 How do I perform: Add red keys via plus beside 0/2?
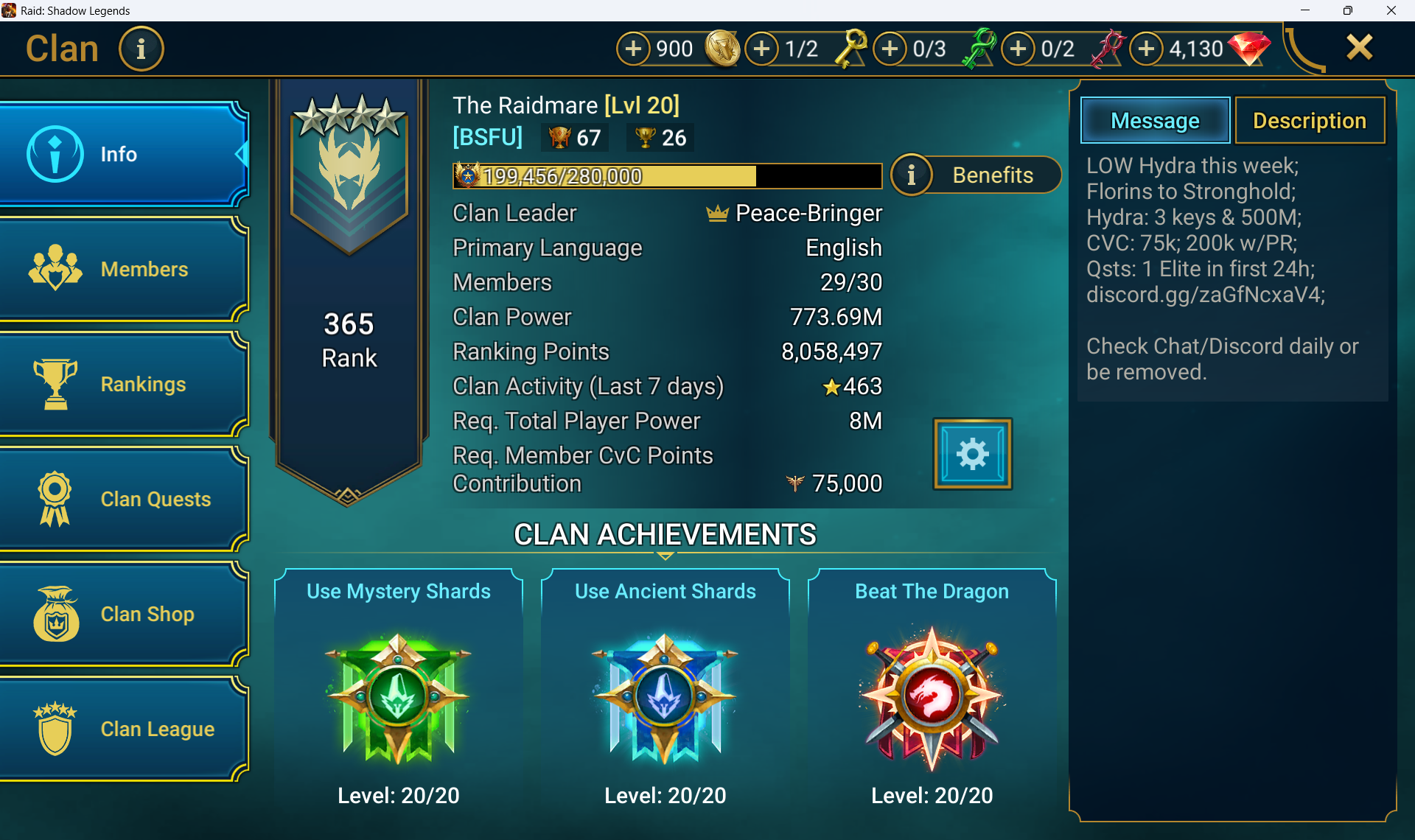1019,49
